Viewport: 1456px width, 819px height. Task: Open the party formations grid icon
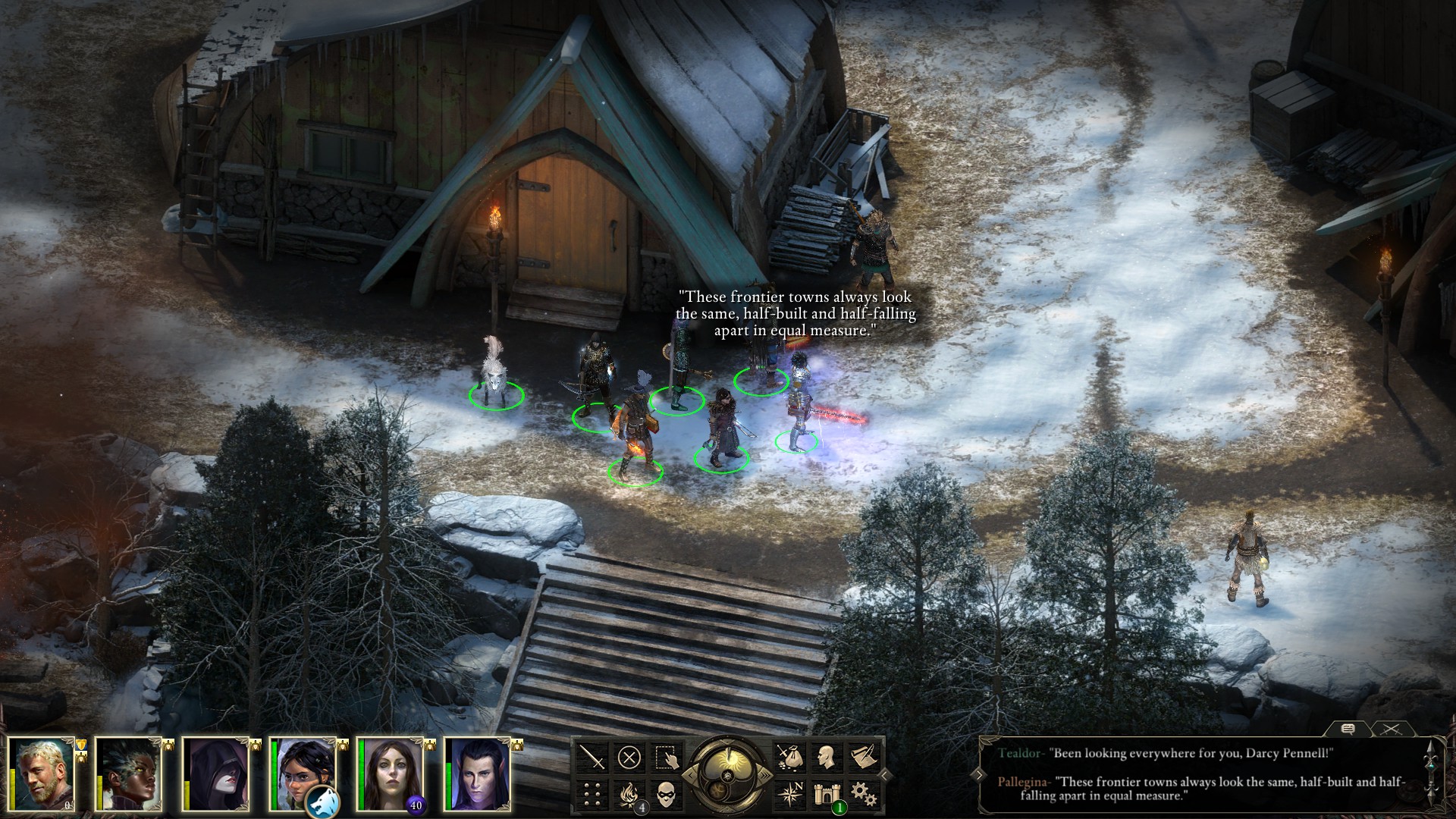591,794
